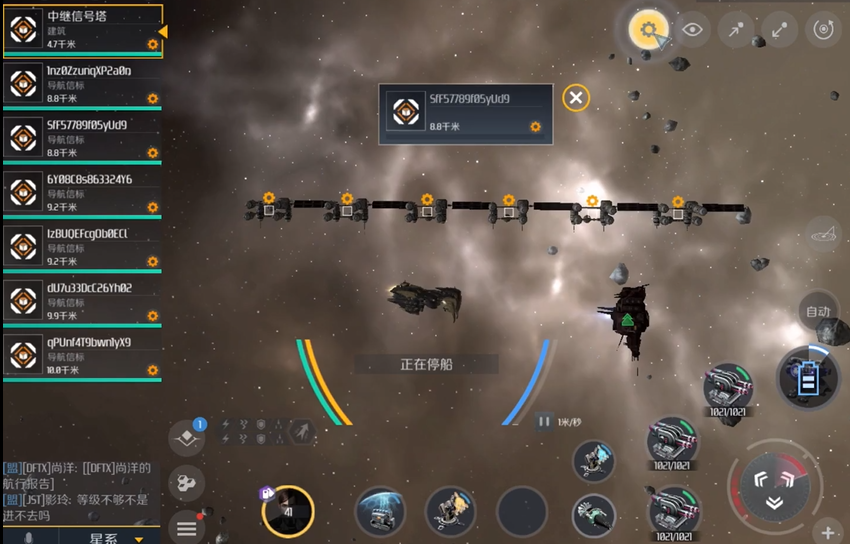
Task: Activate the approach arrow icon
Action: click(736, 30)
